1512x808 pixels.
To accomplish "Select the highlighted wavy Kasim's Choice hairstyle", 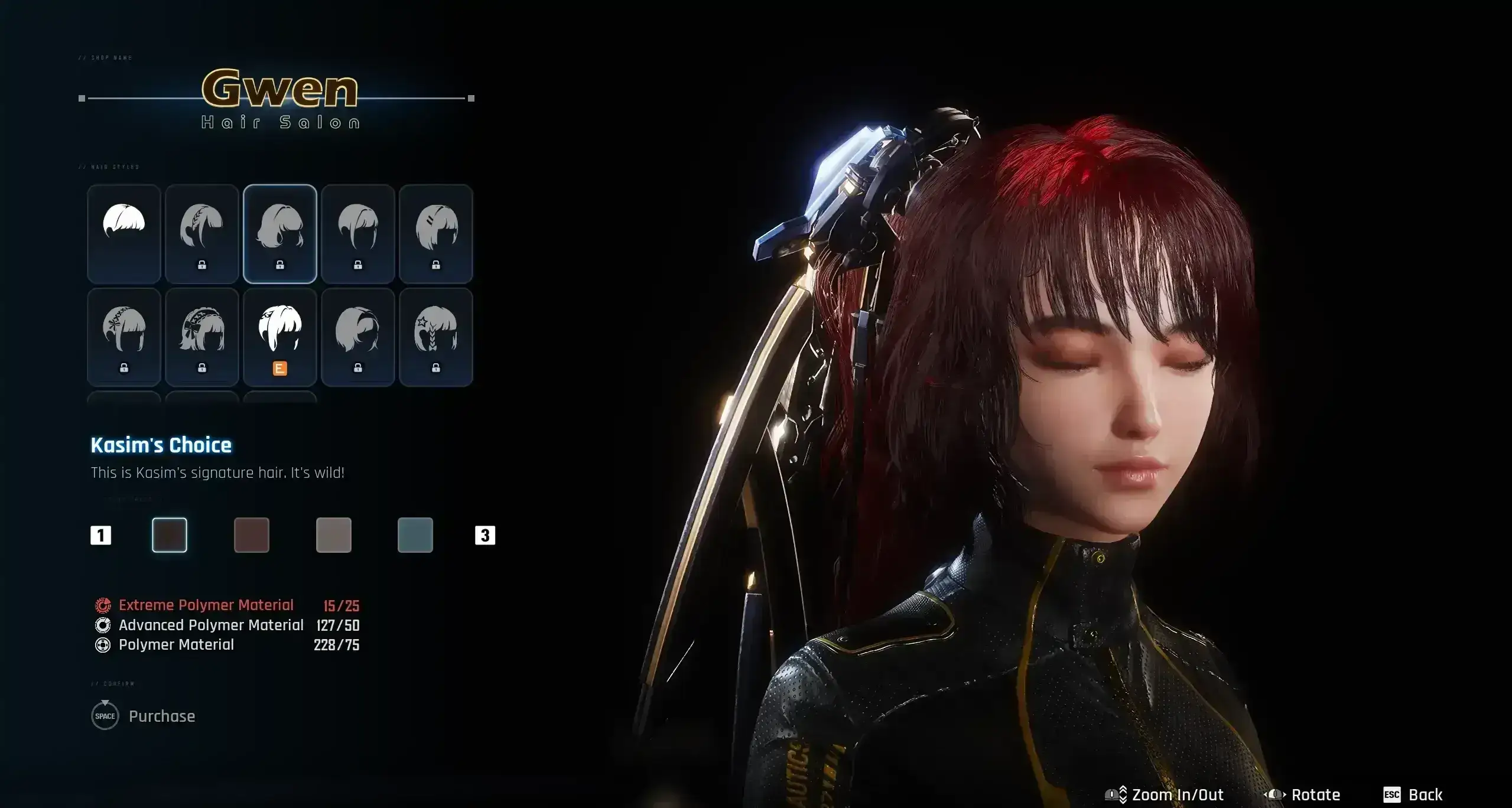I will click(x=280, y=233).
